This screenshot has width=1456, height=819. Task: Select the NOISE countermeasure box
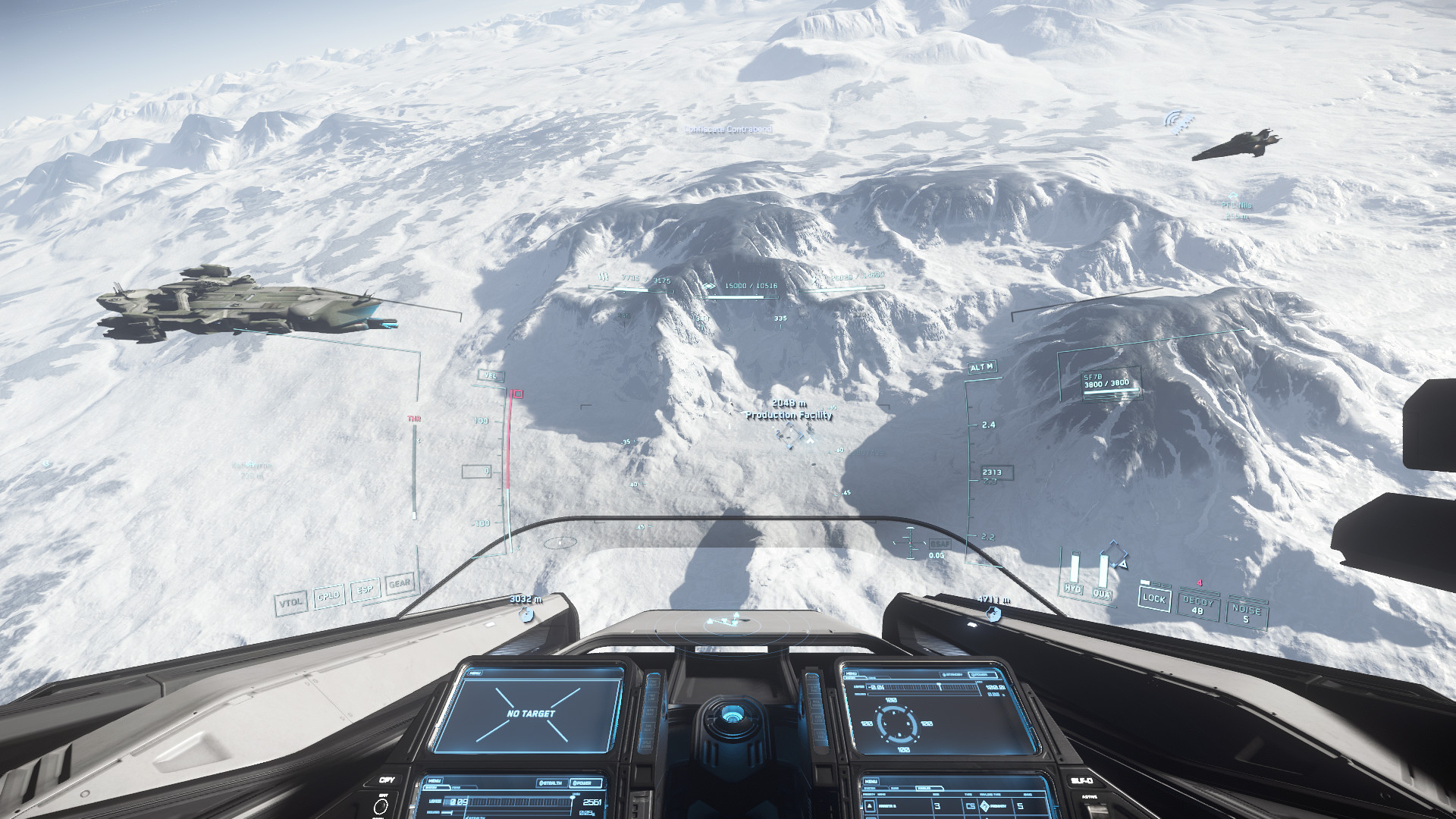coord(1245,613)
